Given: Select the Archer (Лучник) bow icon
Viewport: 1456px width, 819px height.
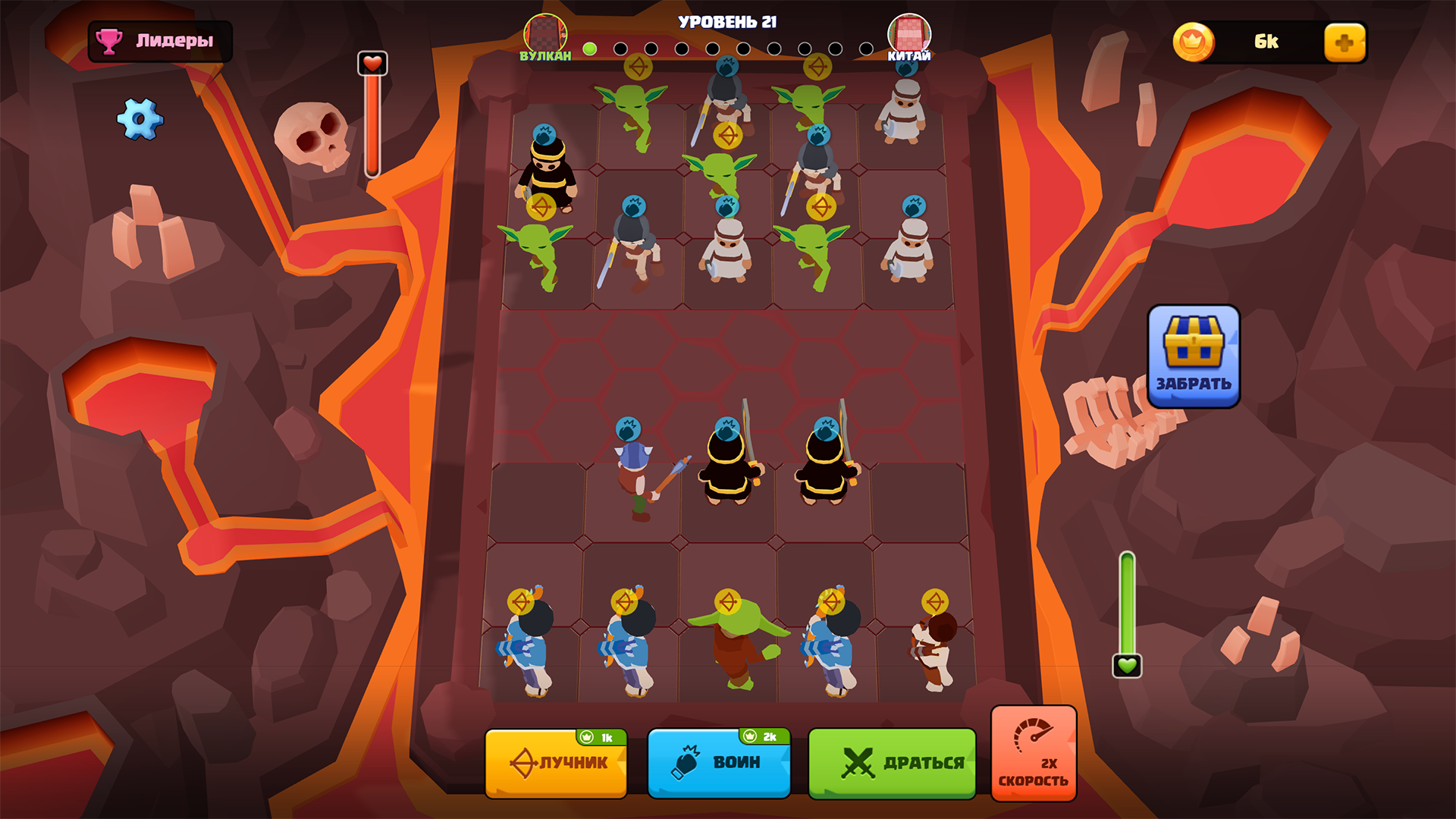Looking at the screenshot, I should point(525,762).
